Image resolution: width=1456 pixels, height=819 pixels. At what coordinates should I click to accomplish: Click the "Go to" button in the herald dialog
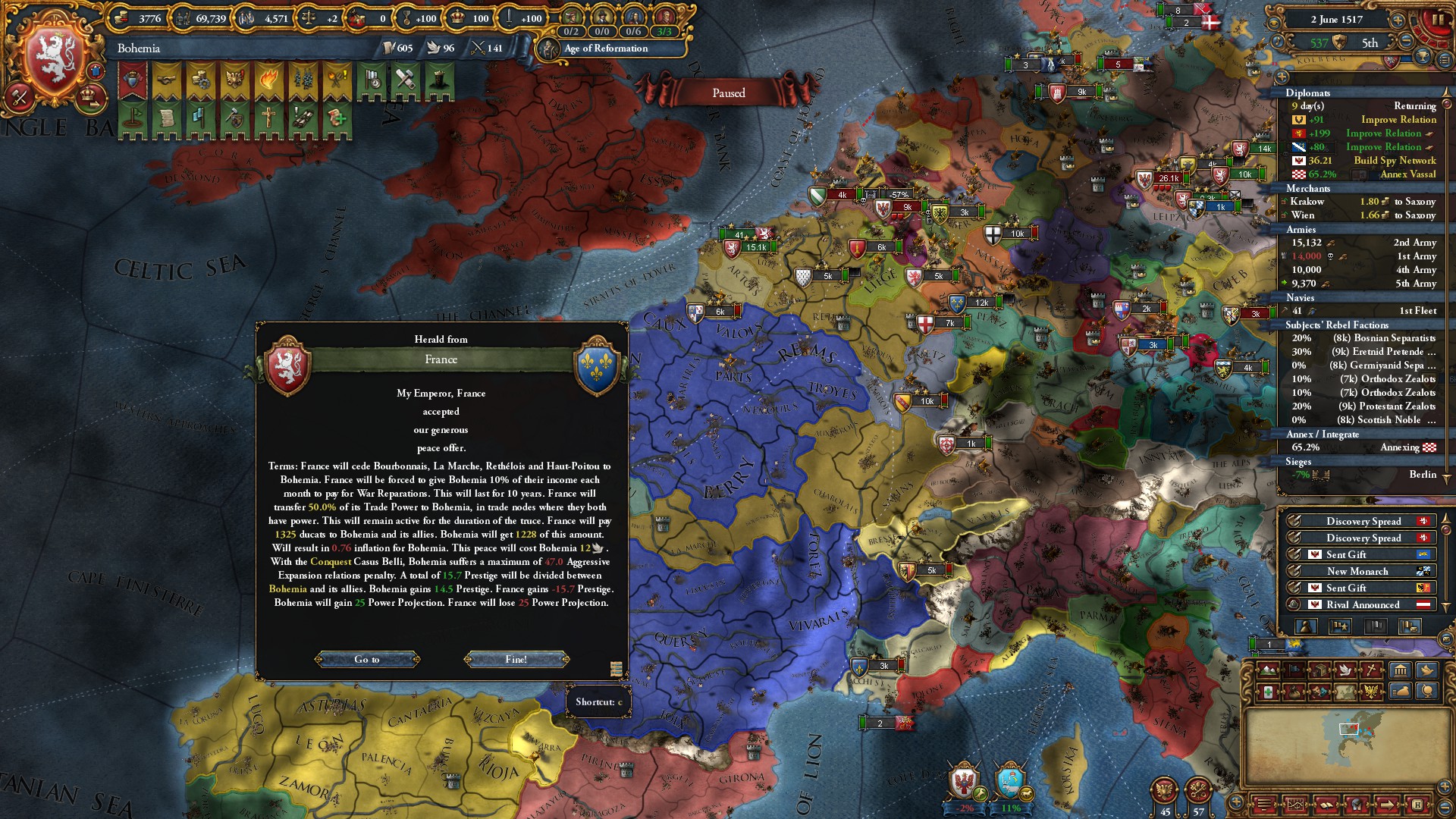tap(367, 660)
